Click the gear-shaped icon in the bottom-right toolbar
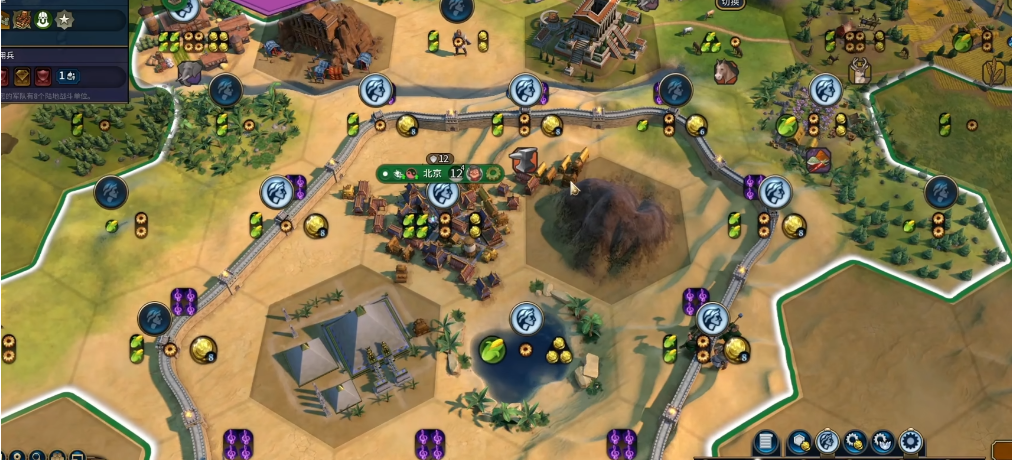Viewport: 1012px width, 460px height. click(910, 442)
